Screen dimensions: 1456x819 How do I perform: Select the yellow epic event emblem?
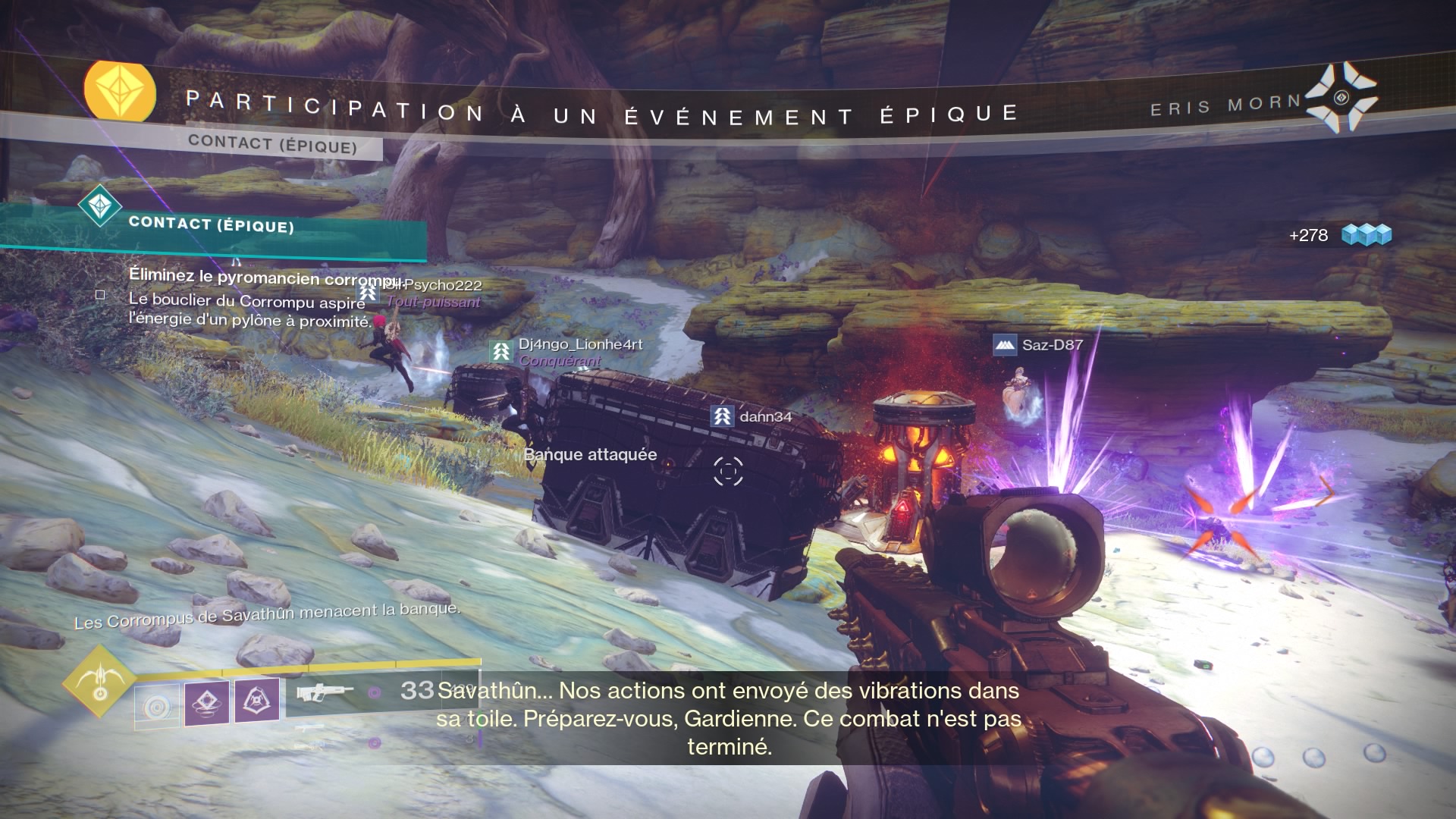click(119, 93)
